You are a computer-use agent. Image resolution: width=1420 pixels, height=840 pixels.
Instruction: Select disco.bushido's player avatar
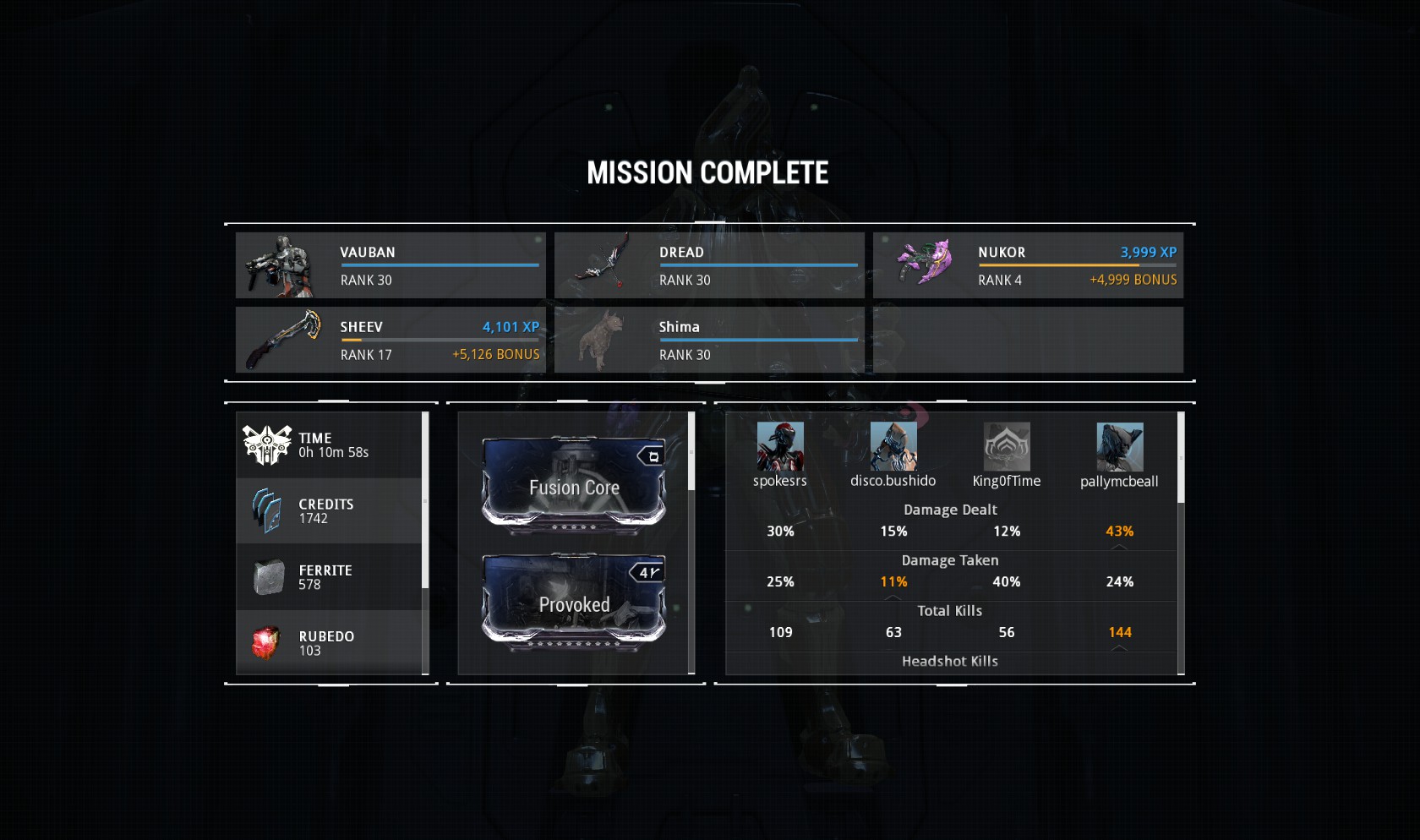(893, 447)
